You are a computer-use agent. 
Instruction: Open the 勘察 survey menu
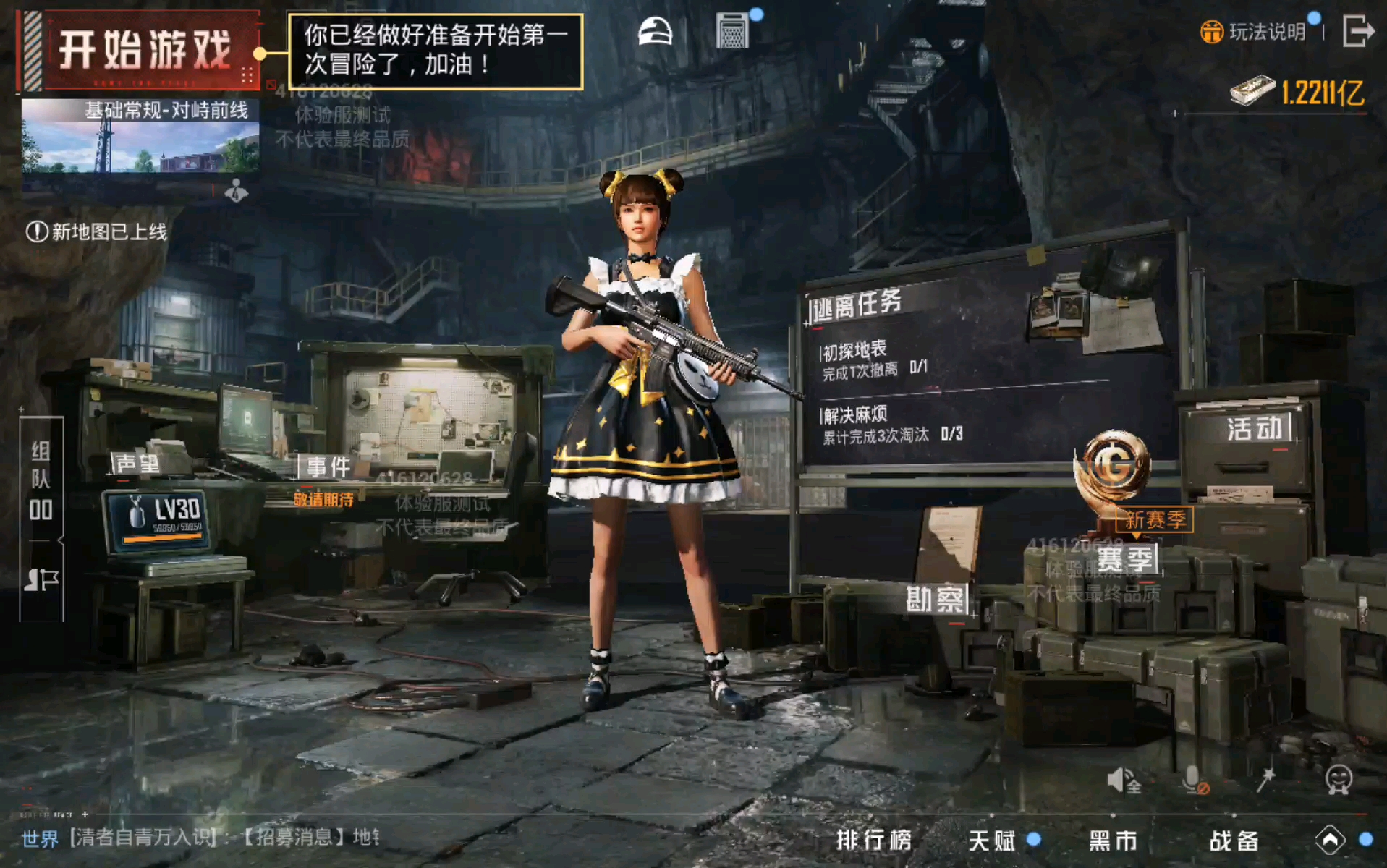[935, 599]
